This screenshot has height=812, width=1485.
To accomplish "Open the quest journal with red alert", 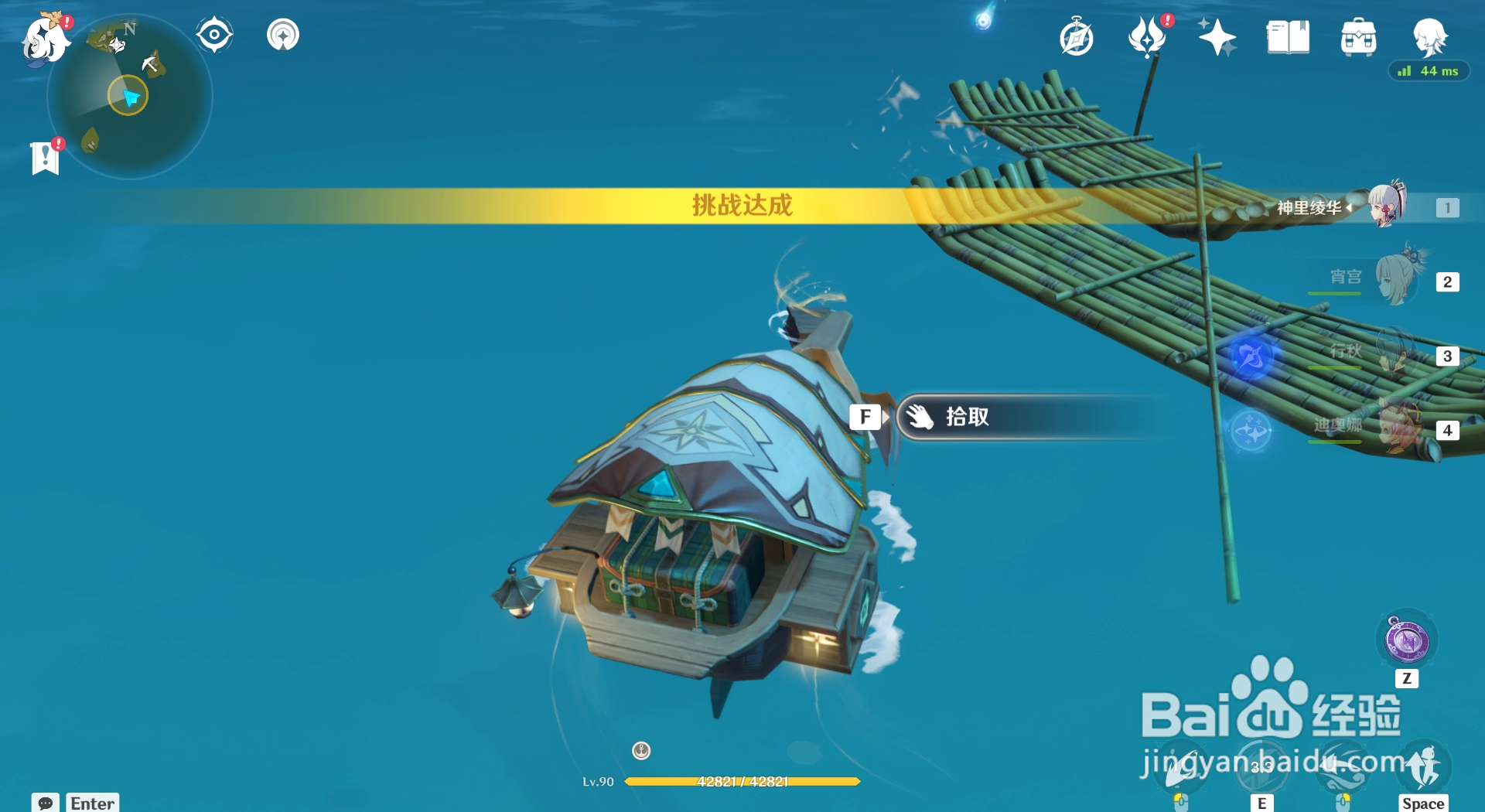I will tap(46, 159).
